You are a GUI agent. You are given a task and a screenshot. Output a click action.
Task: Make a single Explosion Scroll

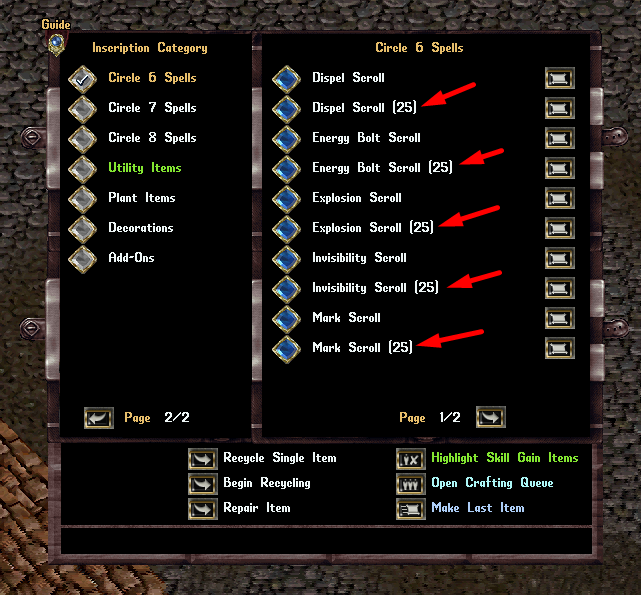pos(286,198)
